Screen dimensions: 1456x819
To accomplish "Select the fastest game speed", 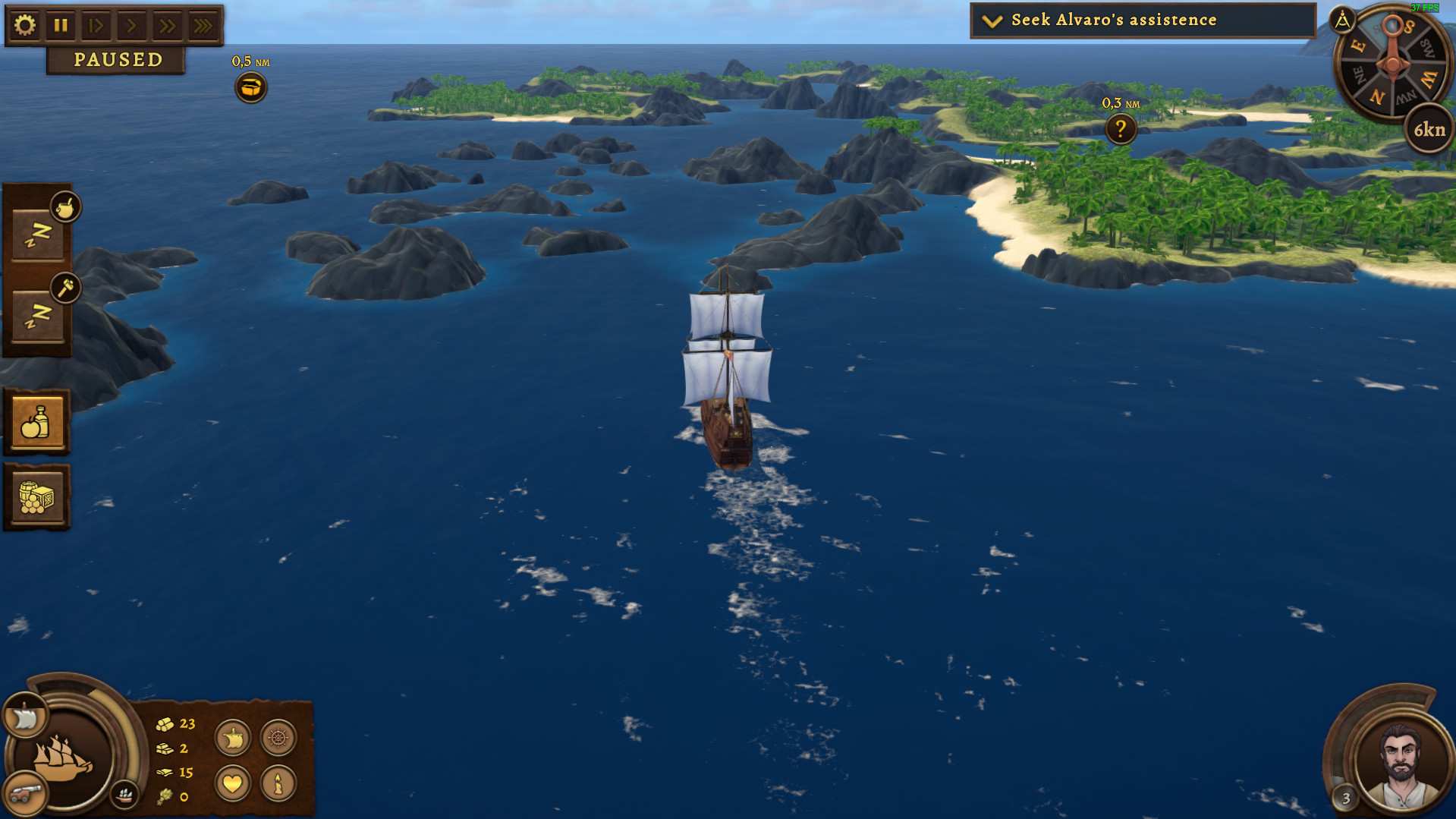I will 203,24.
